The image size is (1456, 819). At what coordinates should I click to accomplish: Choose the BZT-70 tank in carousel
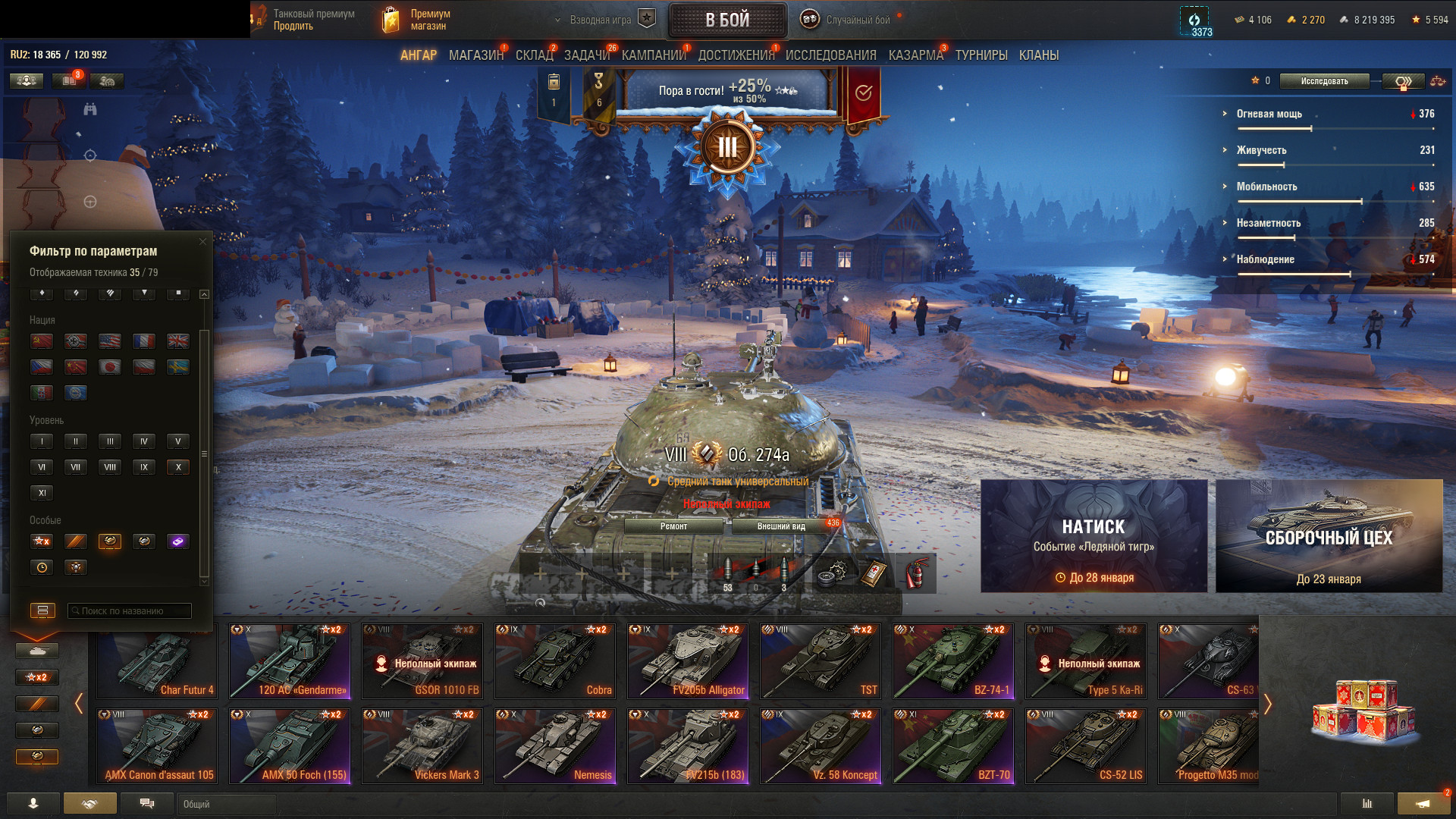click(x=953, y=745)
